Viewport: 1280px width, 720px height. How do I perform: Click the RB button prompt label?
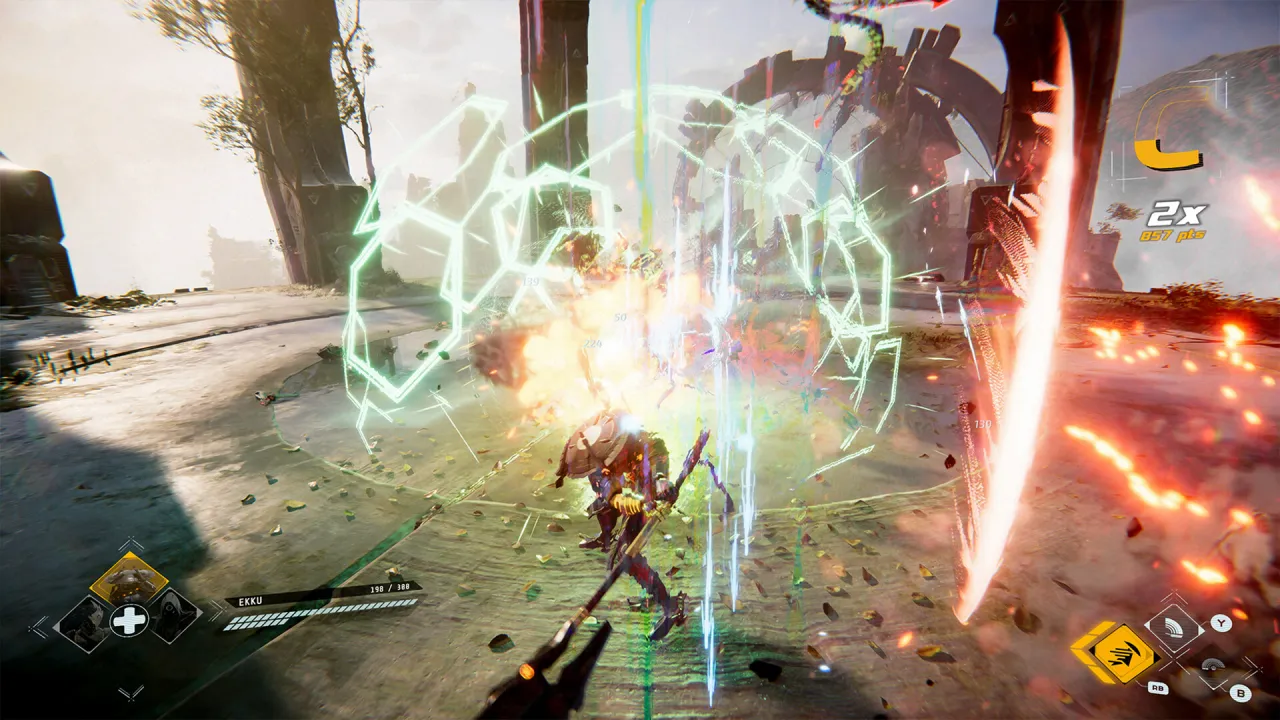1158,688
